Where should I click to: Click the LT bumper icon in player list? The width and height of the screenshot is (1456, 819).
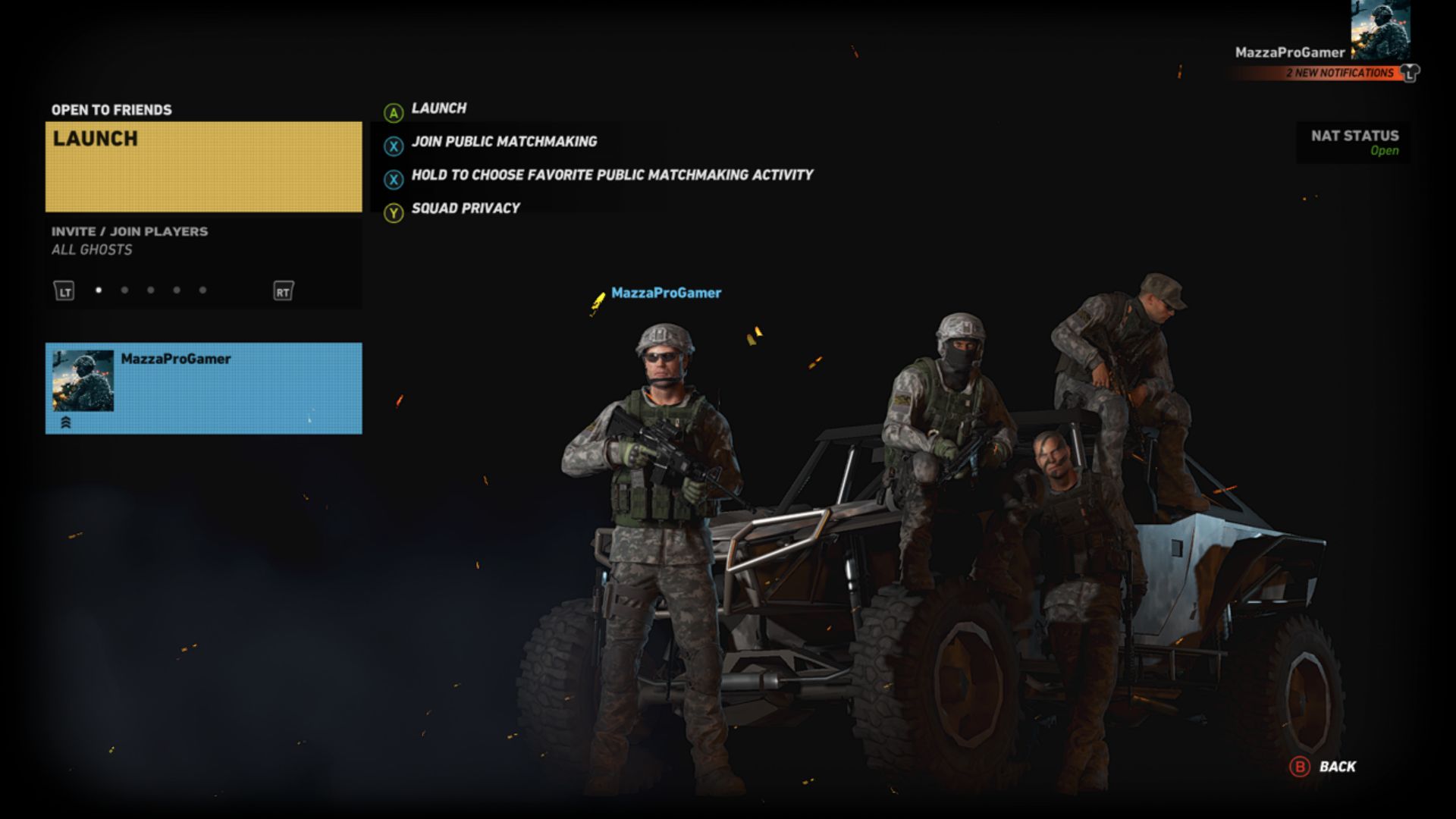coord(64,290)
